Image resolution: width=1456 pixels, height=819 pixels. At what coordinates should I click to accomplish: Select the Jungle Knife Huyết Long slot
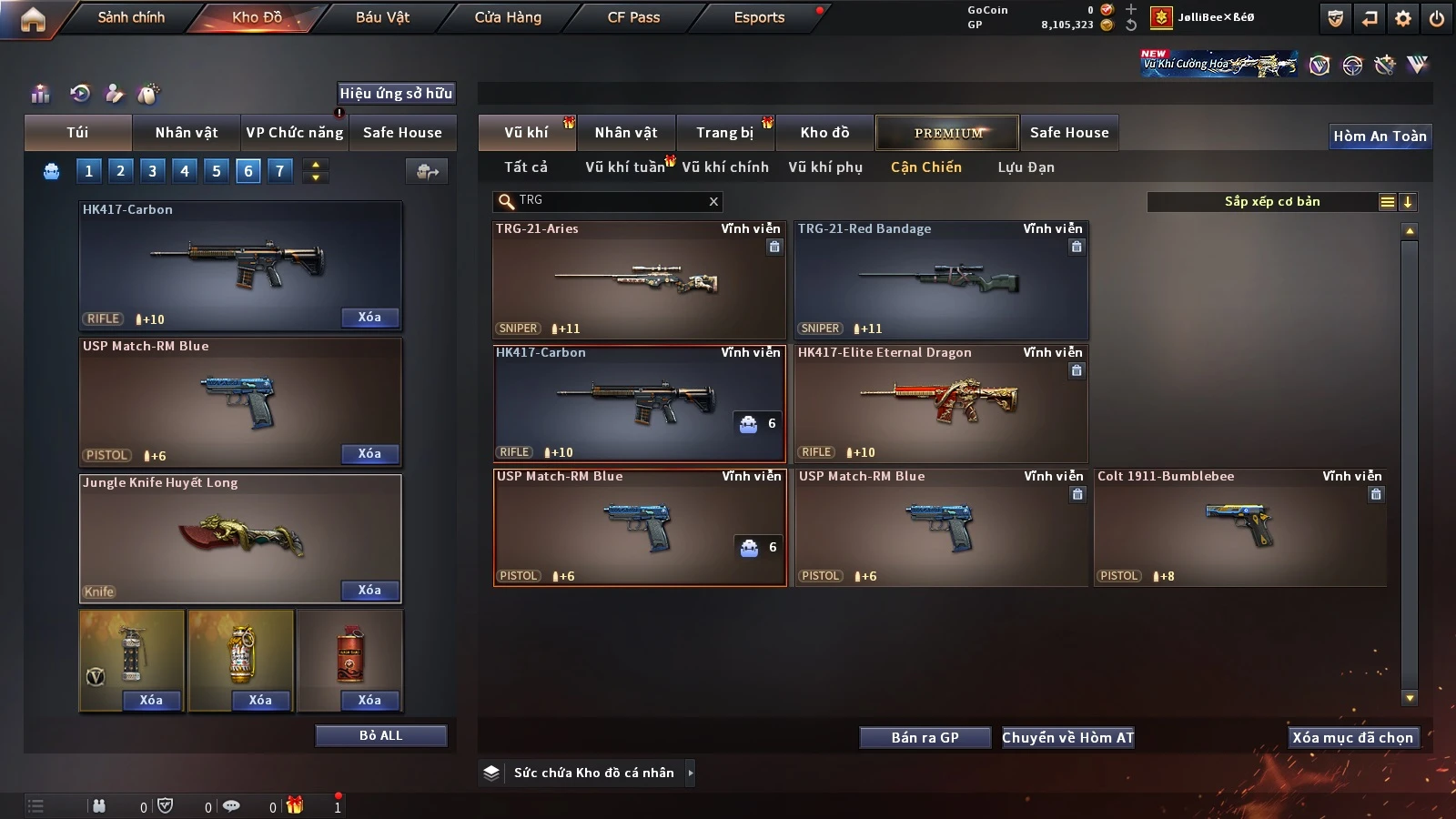240,538
